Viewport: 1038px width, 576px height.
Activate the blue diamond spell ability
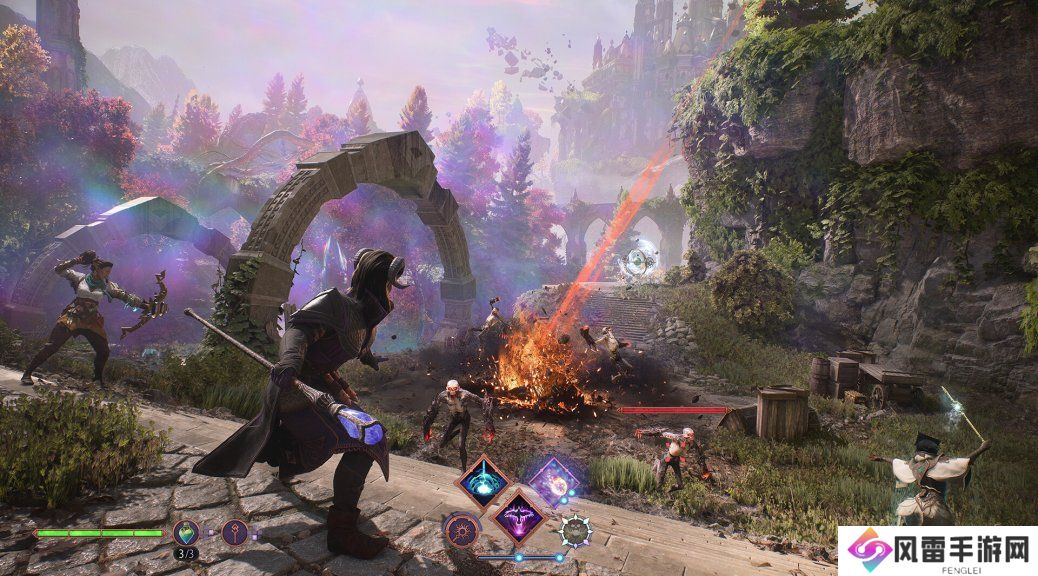pos(482,480)
